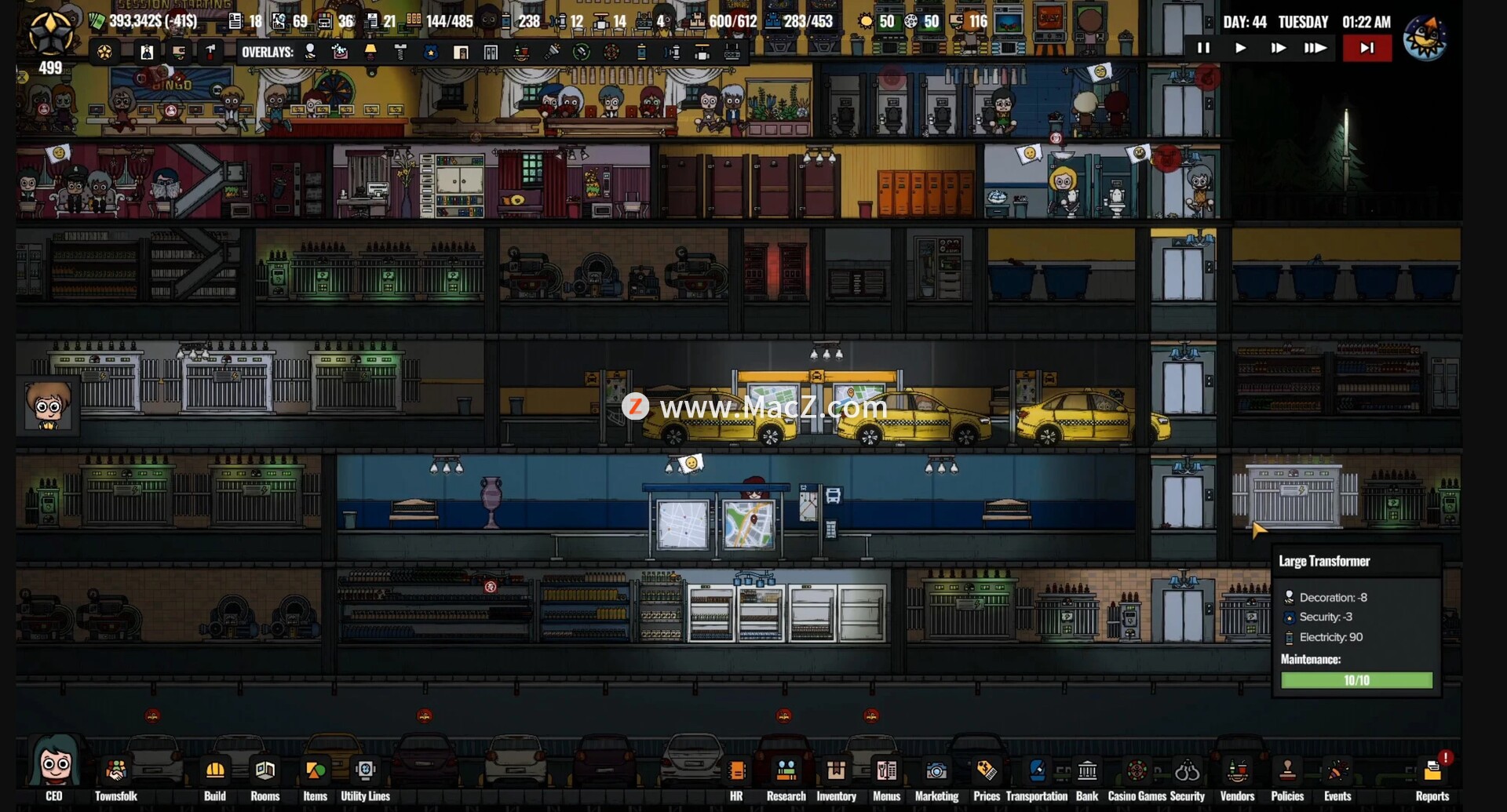Open the Events menu
Viewport: 1507px width, 812px height.
click(x=1337, y=772)
